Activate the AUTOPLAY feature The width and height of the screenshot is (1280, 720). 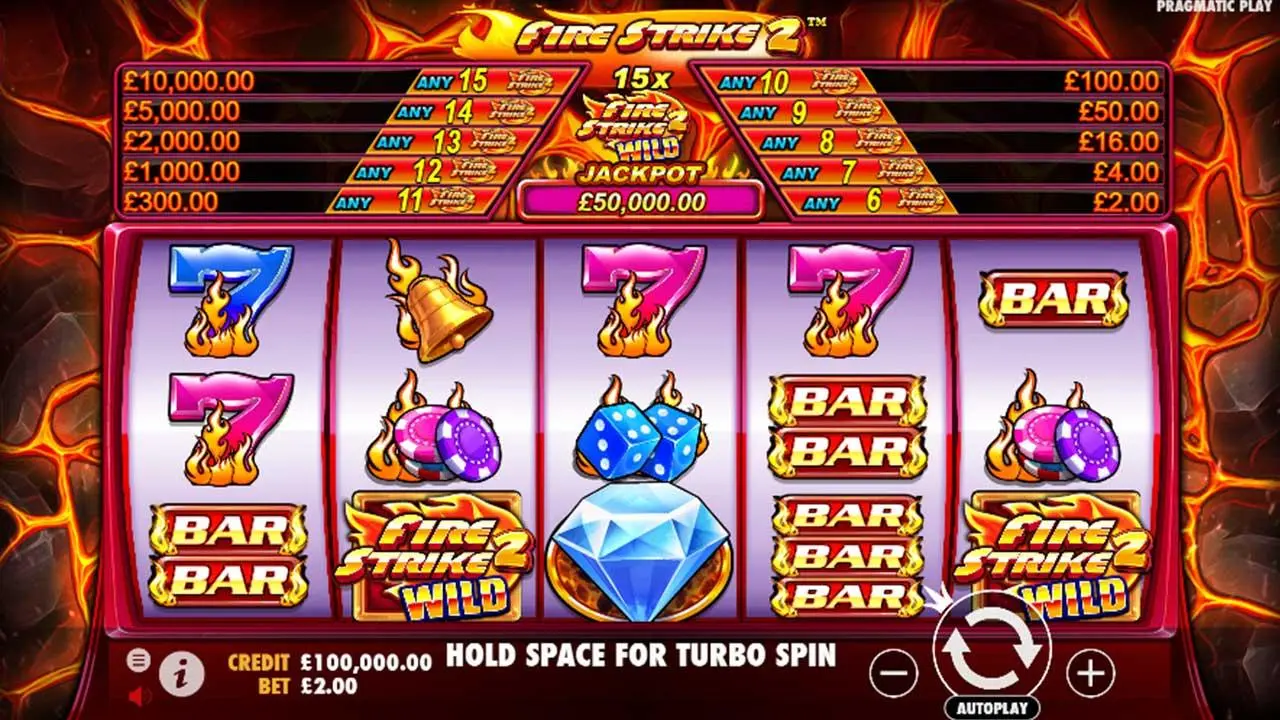tap(992, 706)
